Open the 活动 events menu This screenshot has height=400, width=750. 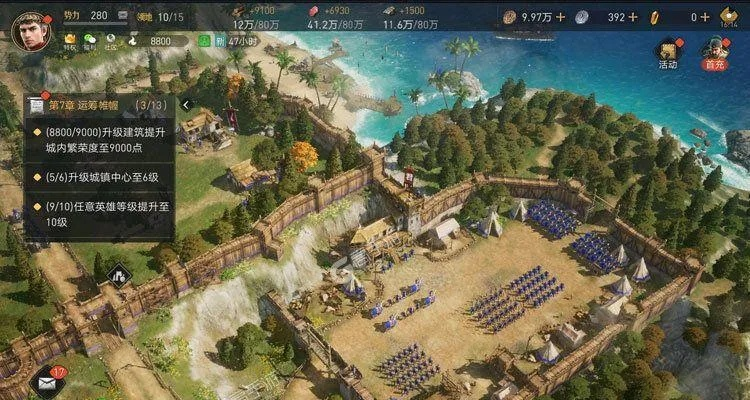(x=667, y=53)
